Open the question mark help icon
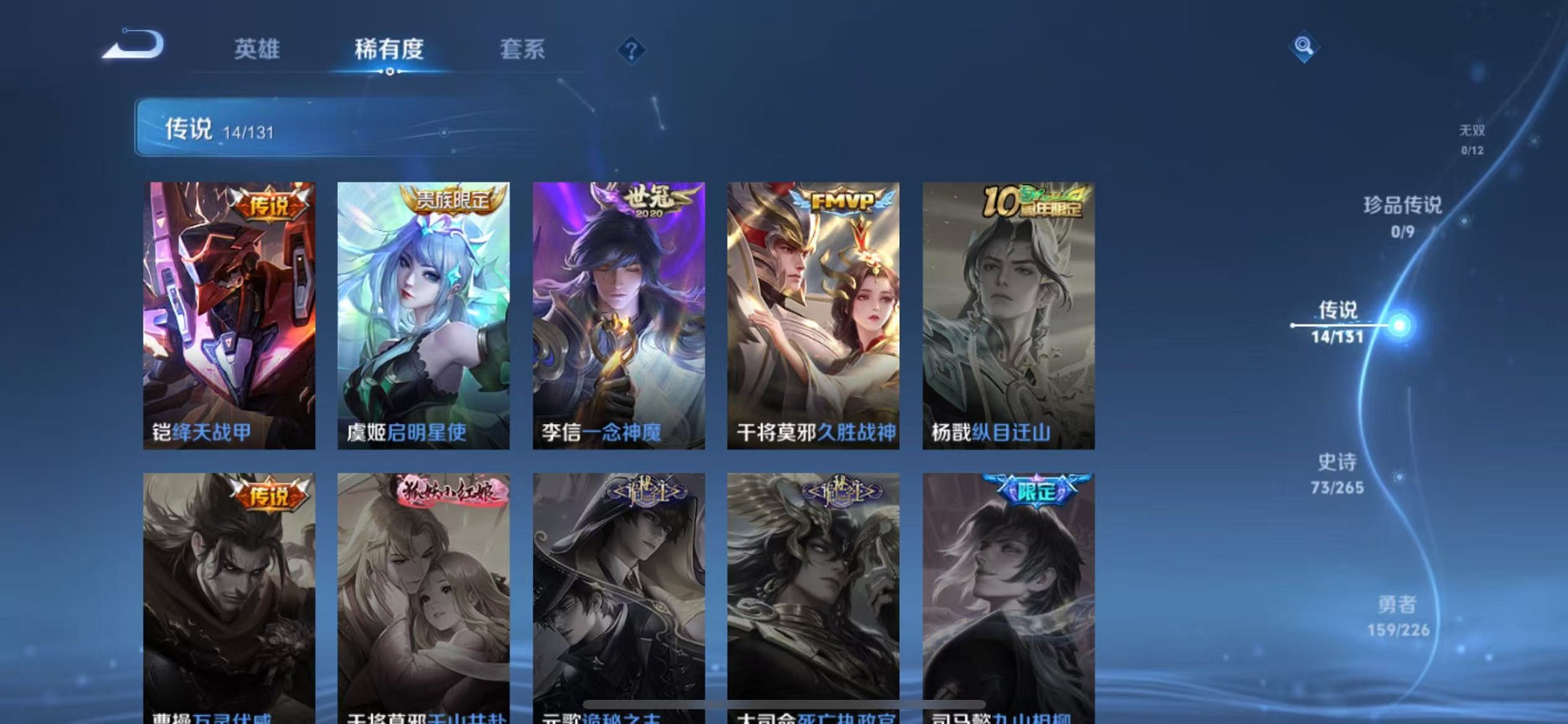The height and width of the screenshot is (724, 1568). [x=631, y=50]
